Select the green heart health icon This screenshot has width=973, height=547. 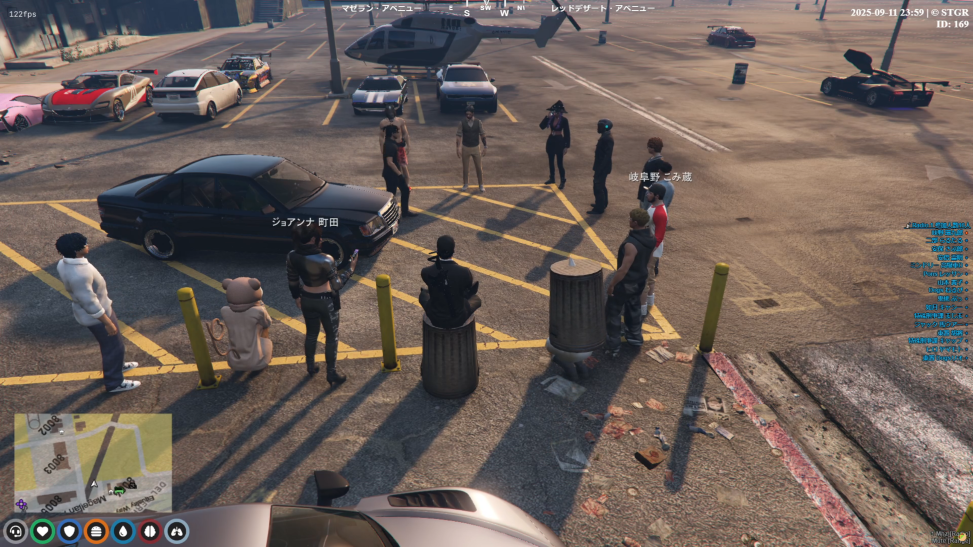[42, 531]
